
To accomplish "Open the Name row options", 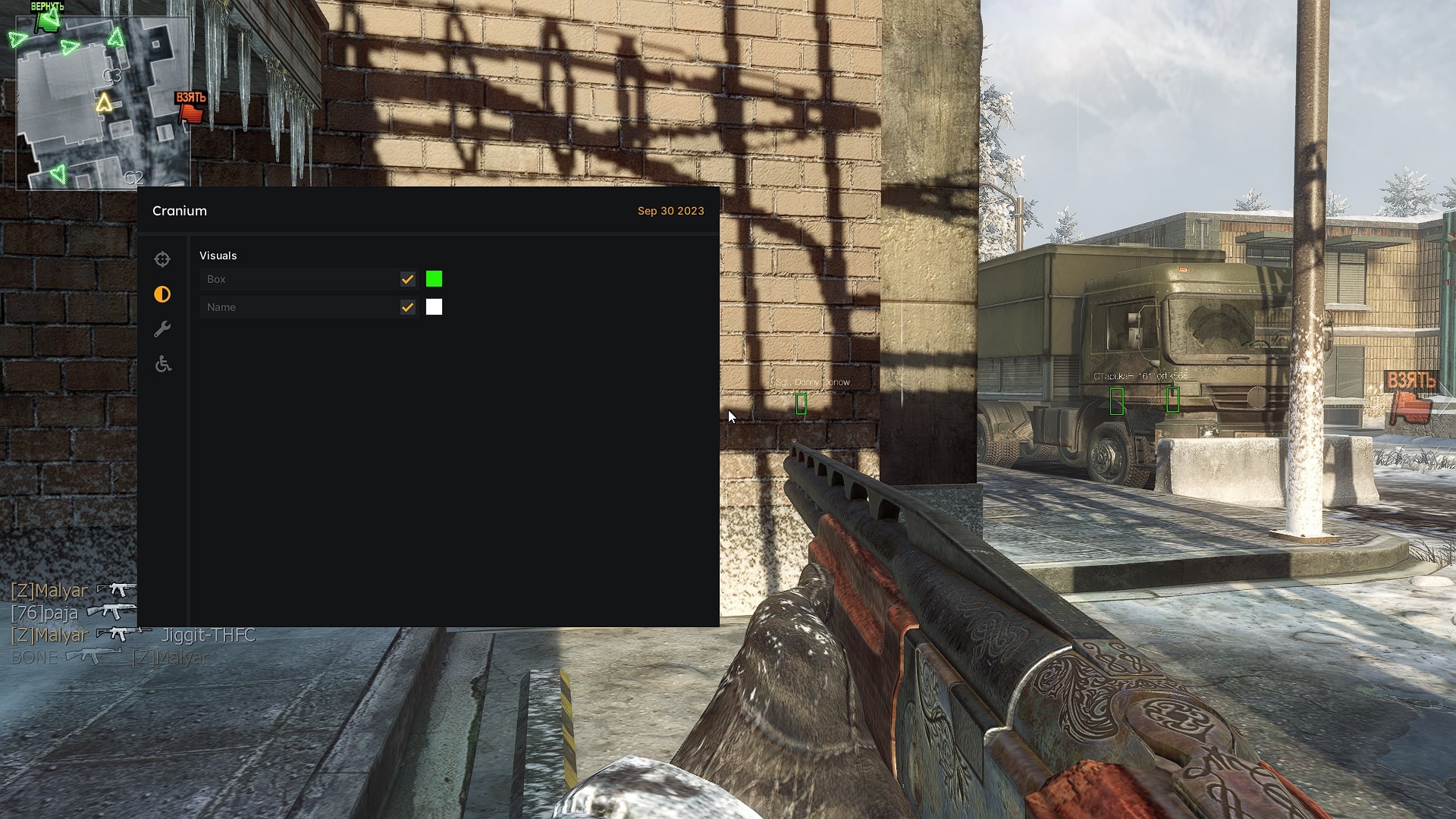I will [x=303, y=307].
